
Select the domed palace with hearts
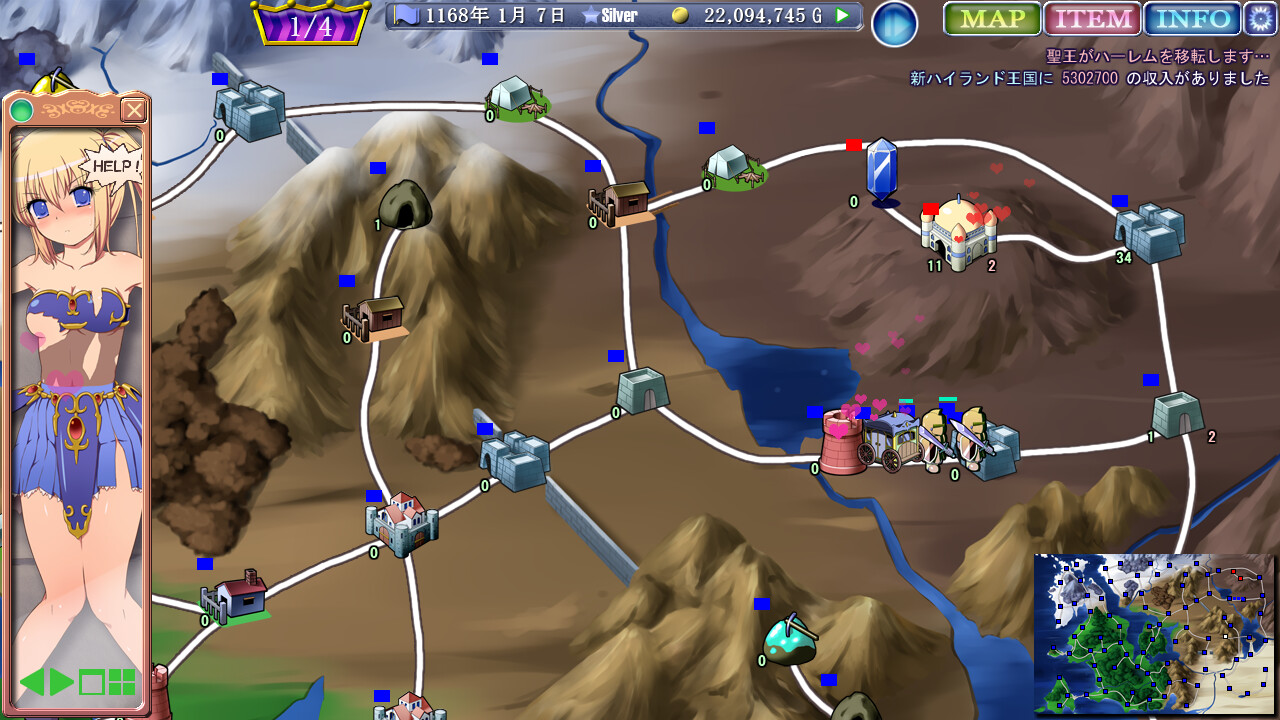958,234
